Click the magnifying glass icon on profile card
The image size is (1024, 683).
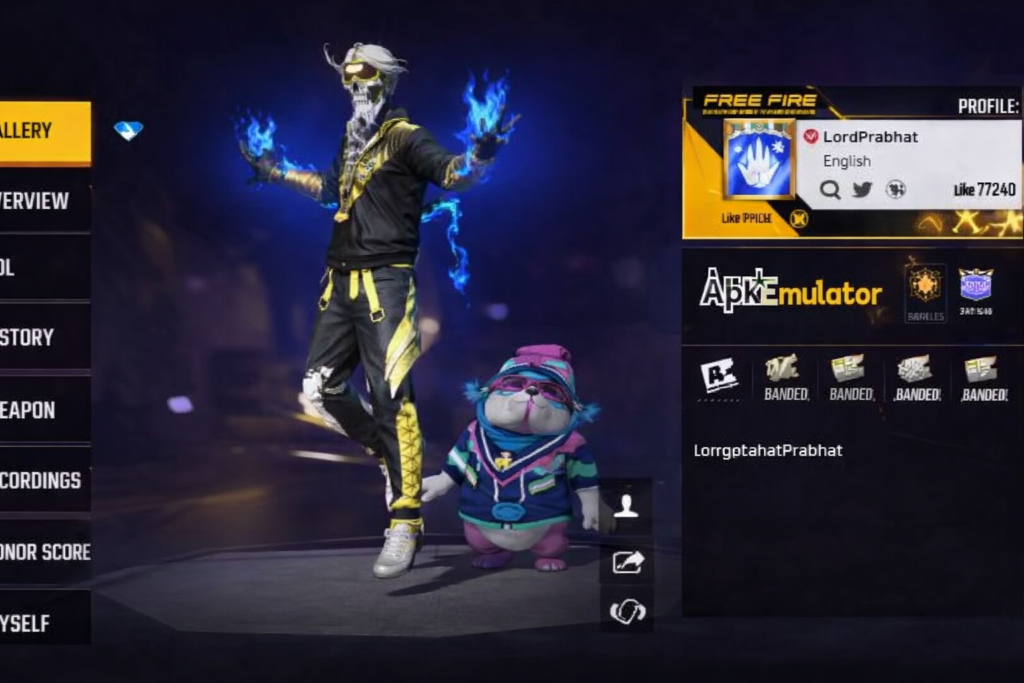click(x=830, y=189)
